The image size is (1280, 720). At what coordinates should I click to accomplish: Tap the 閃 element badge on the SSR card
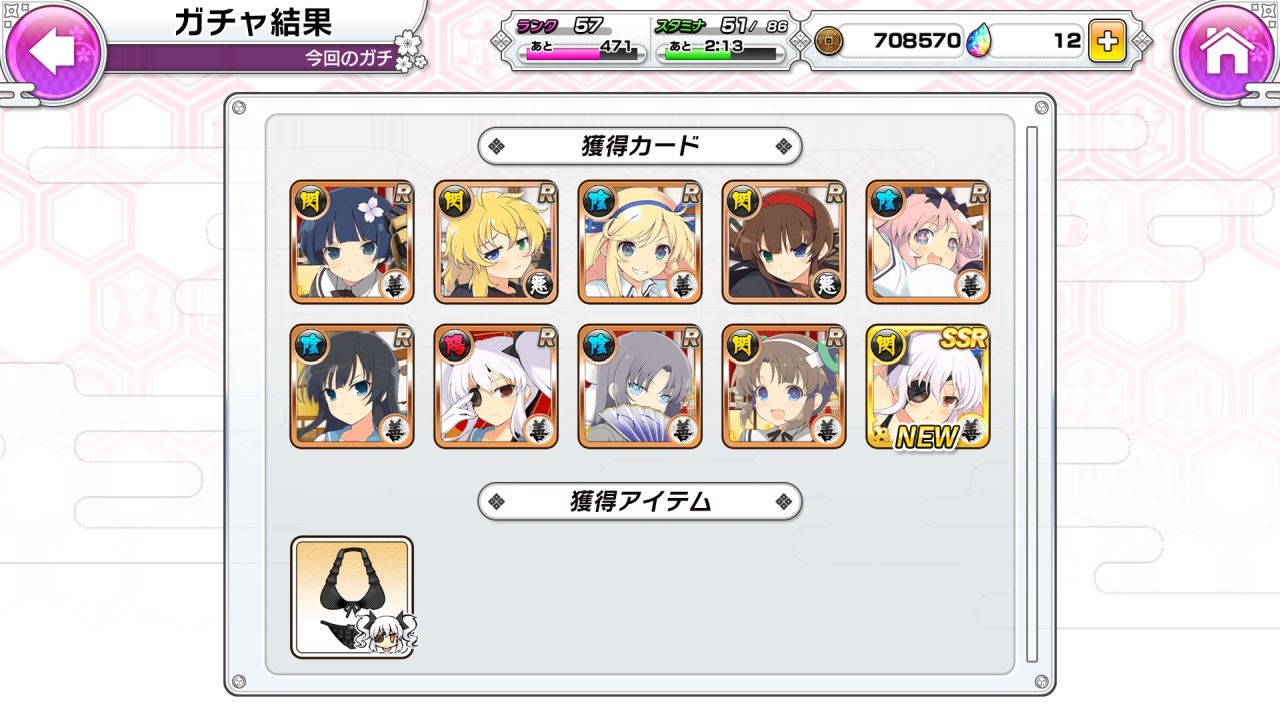click(x=885, y=343)
